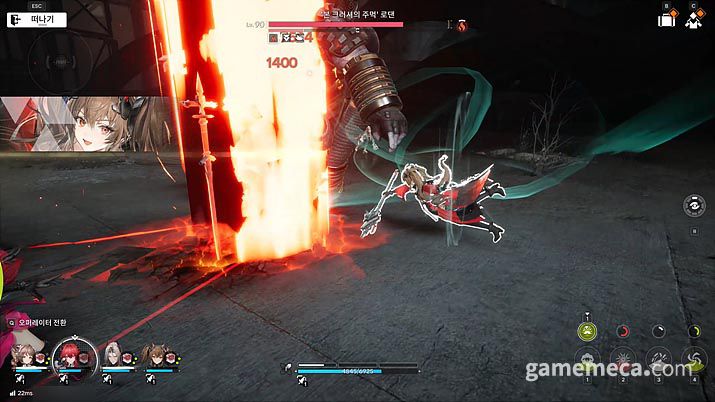The height and width of the screenshot is (402, 715).
Task: Activate the highlighted yellow-green skill above slot 1
Action: click(589, 331)
